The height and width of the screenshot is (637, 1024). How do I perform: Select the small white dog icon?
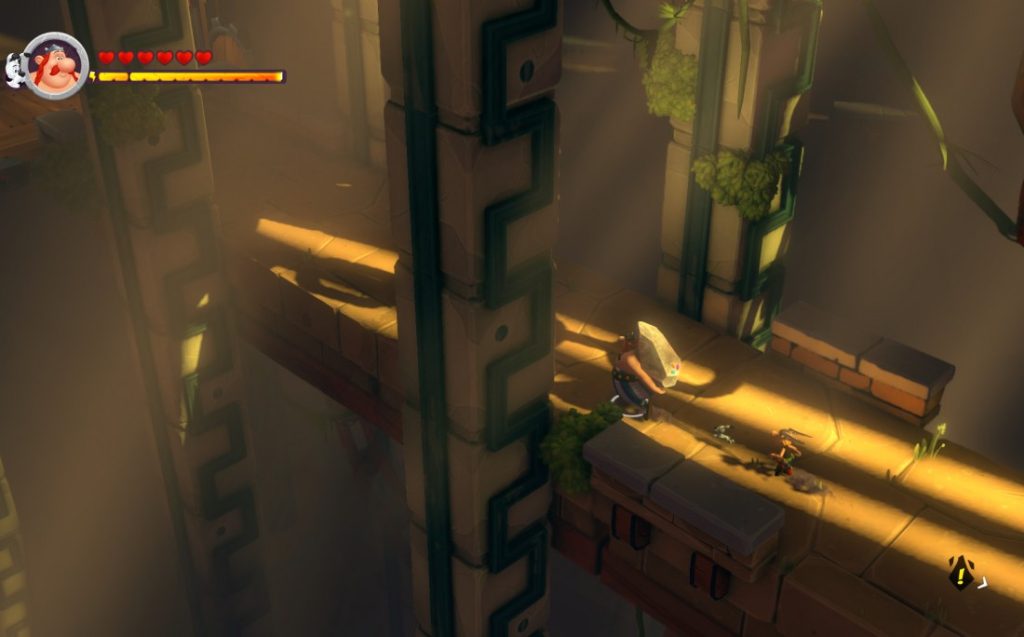pos(16,70)
